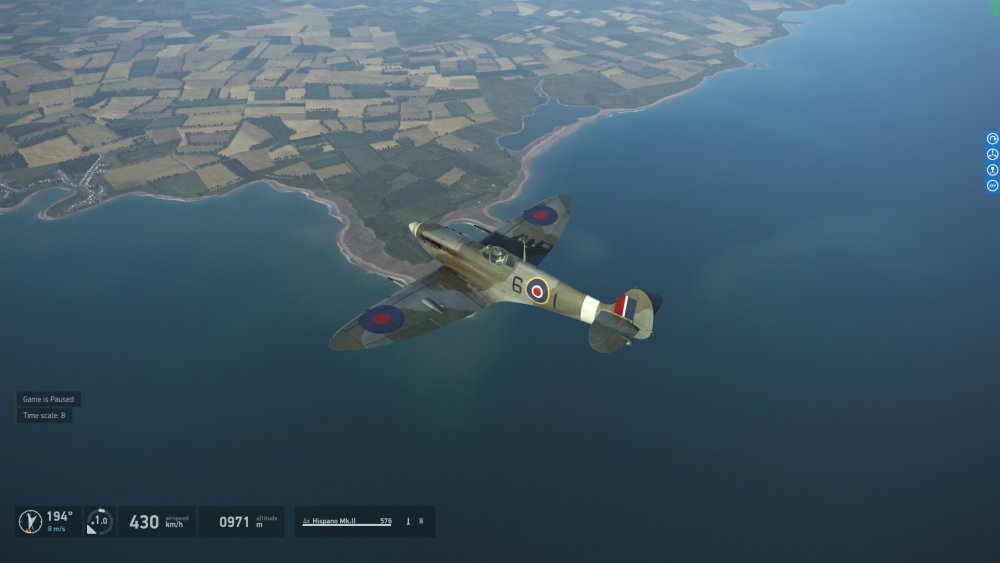Open the pilot figure icon
The height and width of the screenshot is (563, 1000).
(993, 170)
